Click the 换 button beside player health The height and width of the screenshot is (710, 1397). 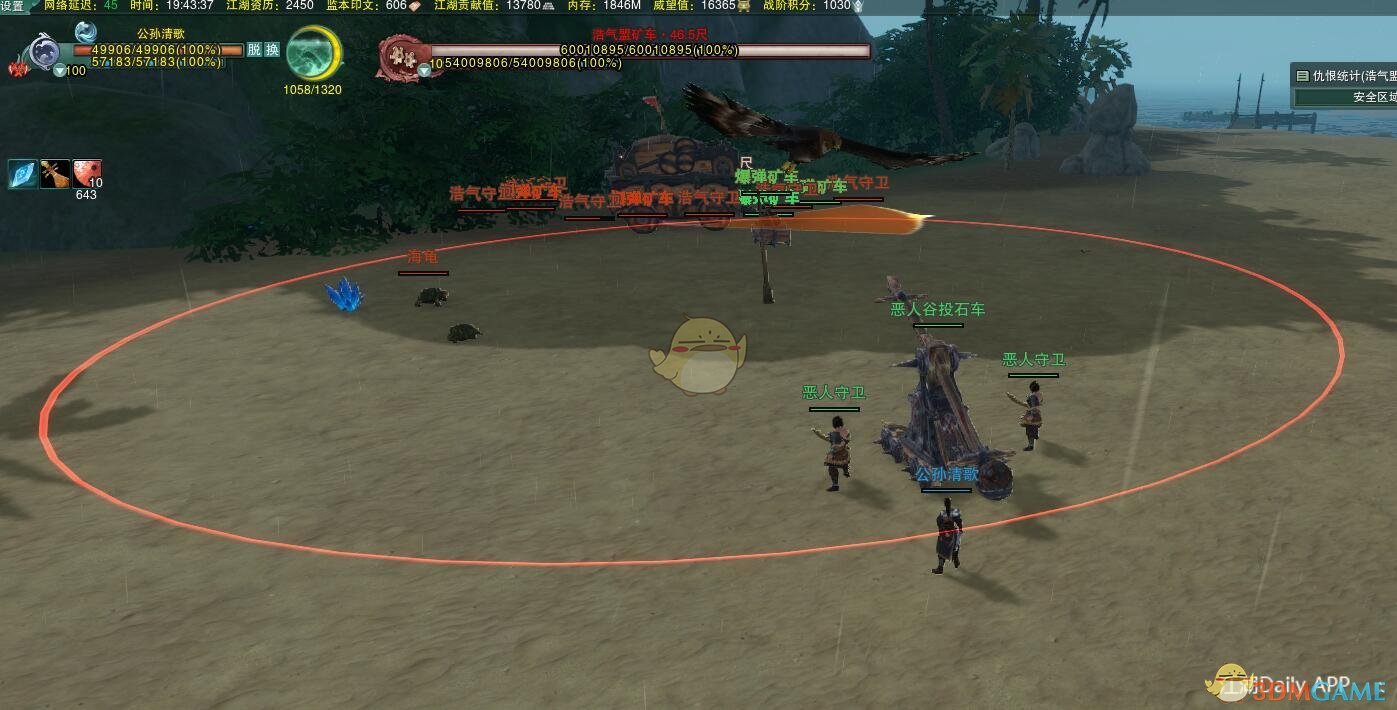tap(271, 49)
